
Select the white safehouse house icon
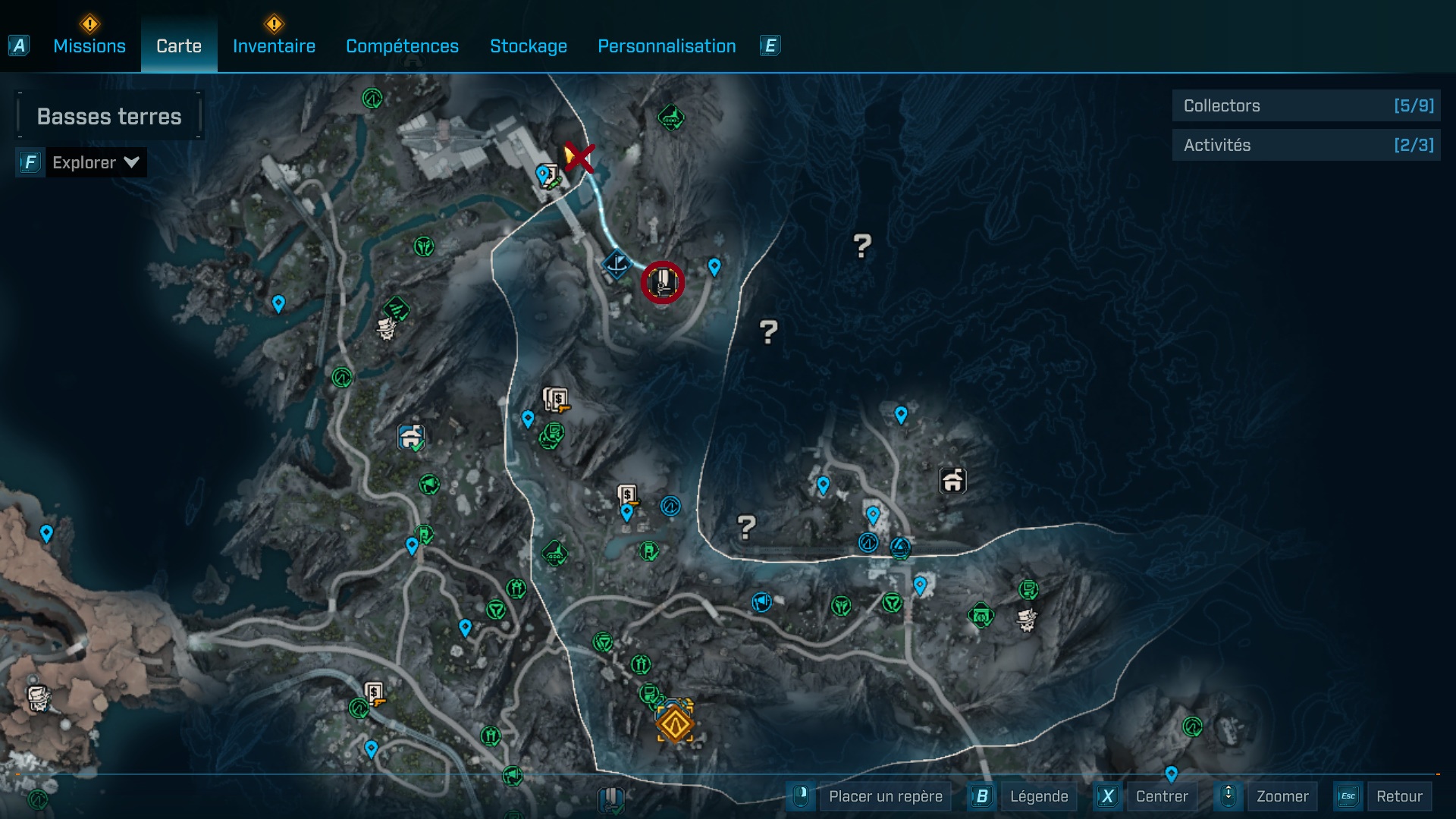pyautogui.click(x=952, y=479)
